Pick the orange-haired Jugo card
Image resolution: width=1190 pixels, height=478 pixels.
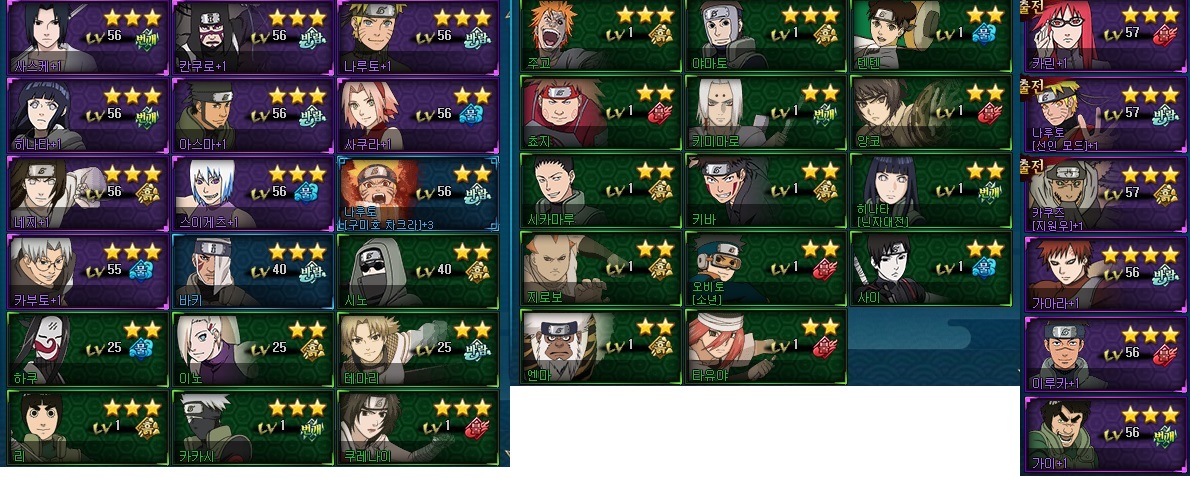click(600, 37)
